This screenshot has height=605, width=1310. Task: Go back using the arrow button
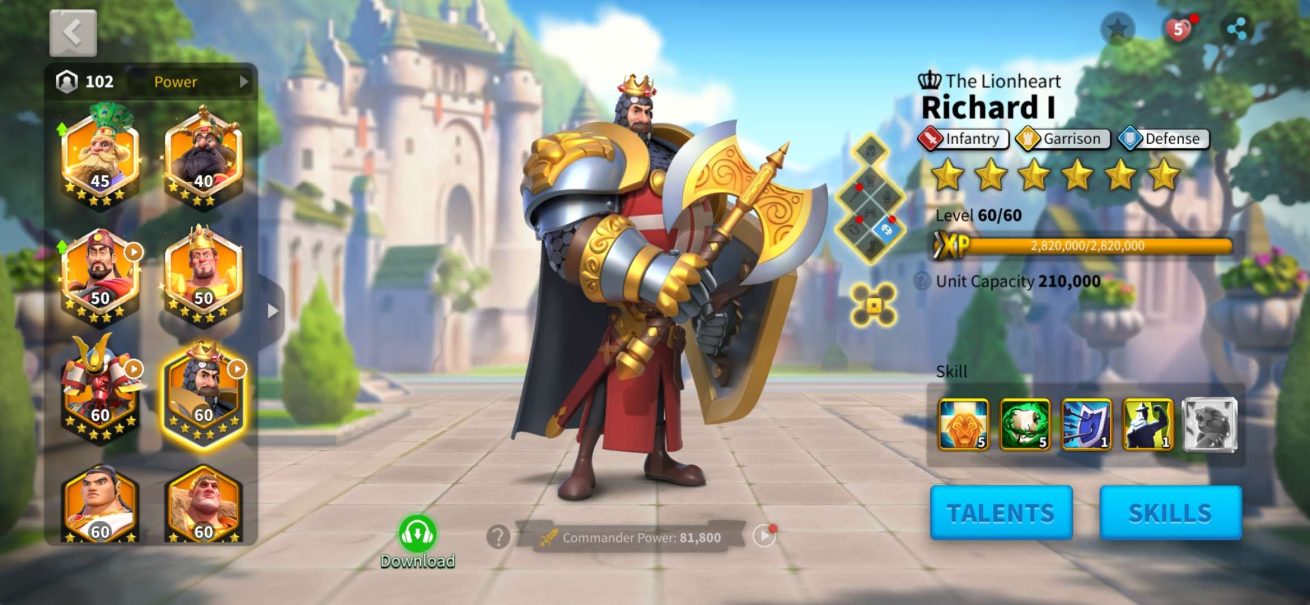[73, 33]
